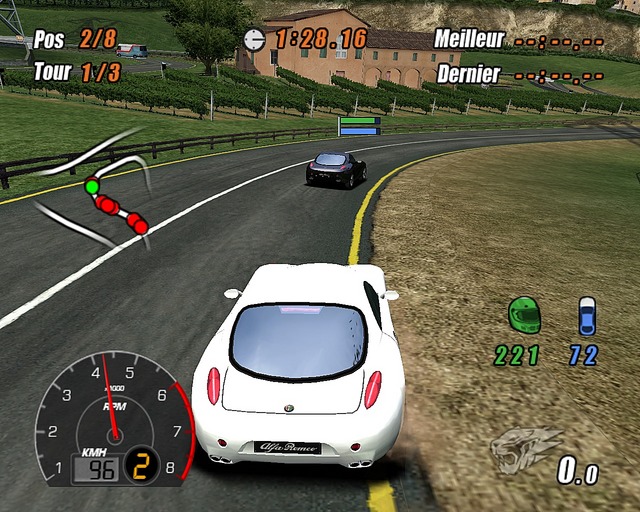Click the lion head emblem icon
Image resolution: width=640 pixels, height=512 pixels.
(526, 450)
